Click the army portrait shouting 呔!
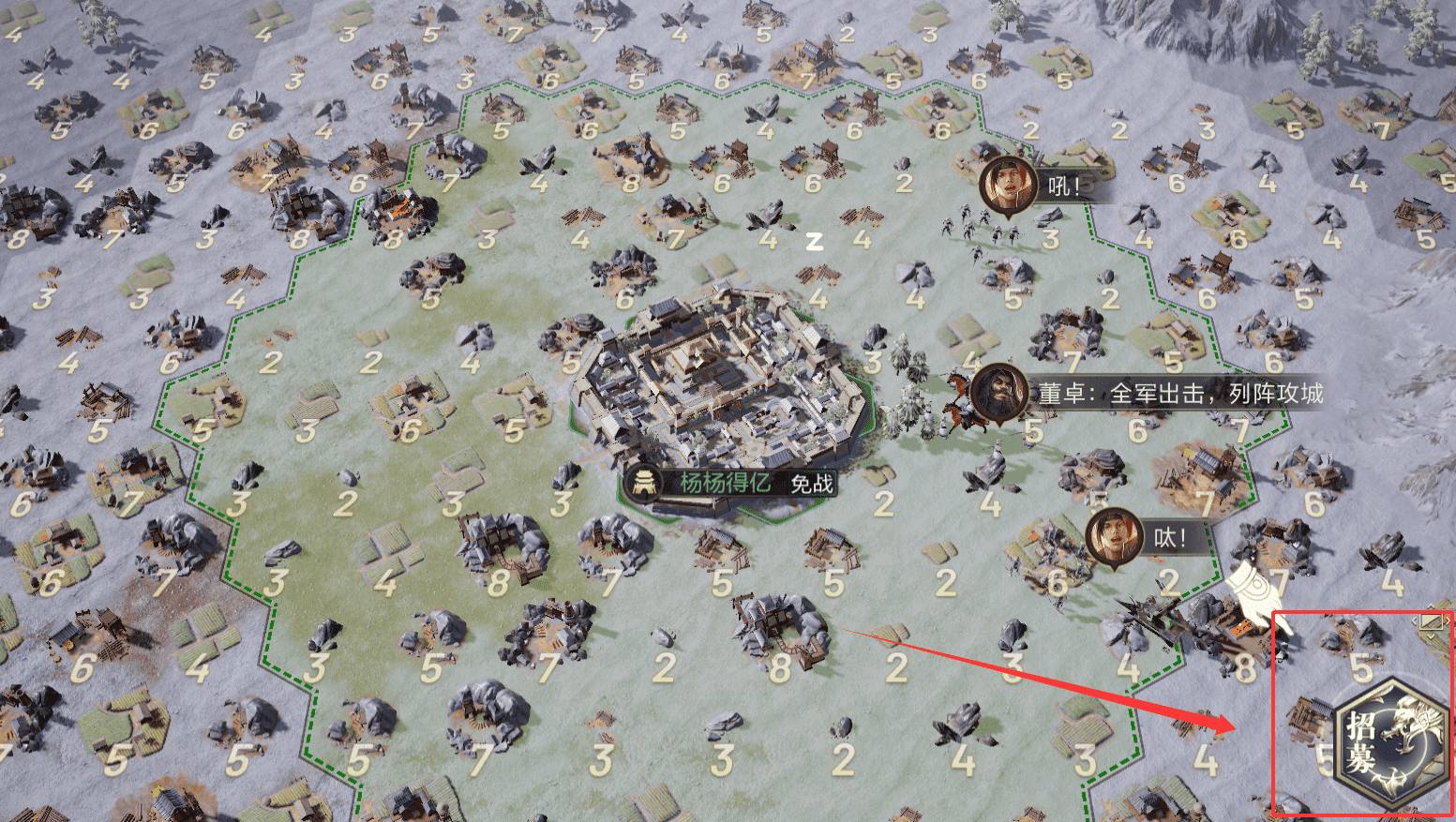The width and height of the screenshot is (1456, 822). pyautogui.click(x=1114, y=537)
